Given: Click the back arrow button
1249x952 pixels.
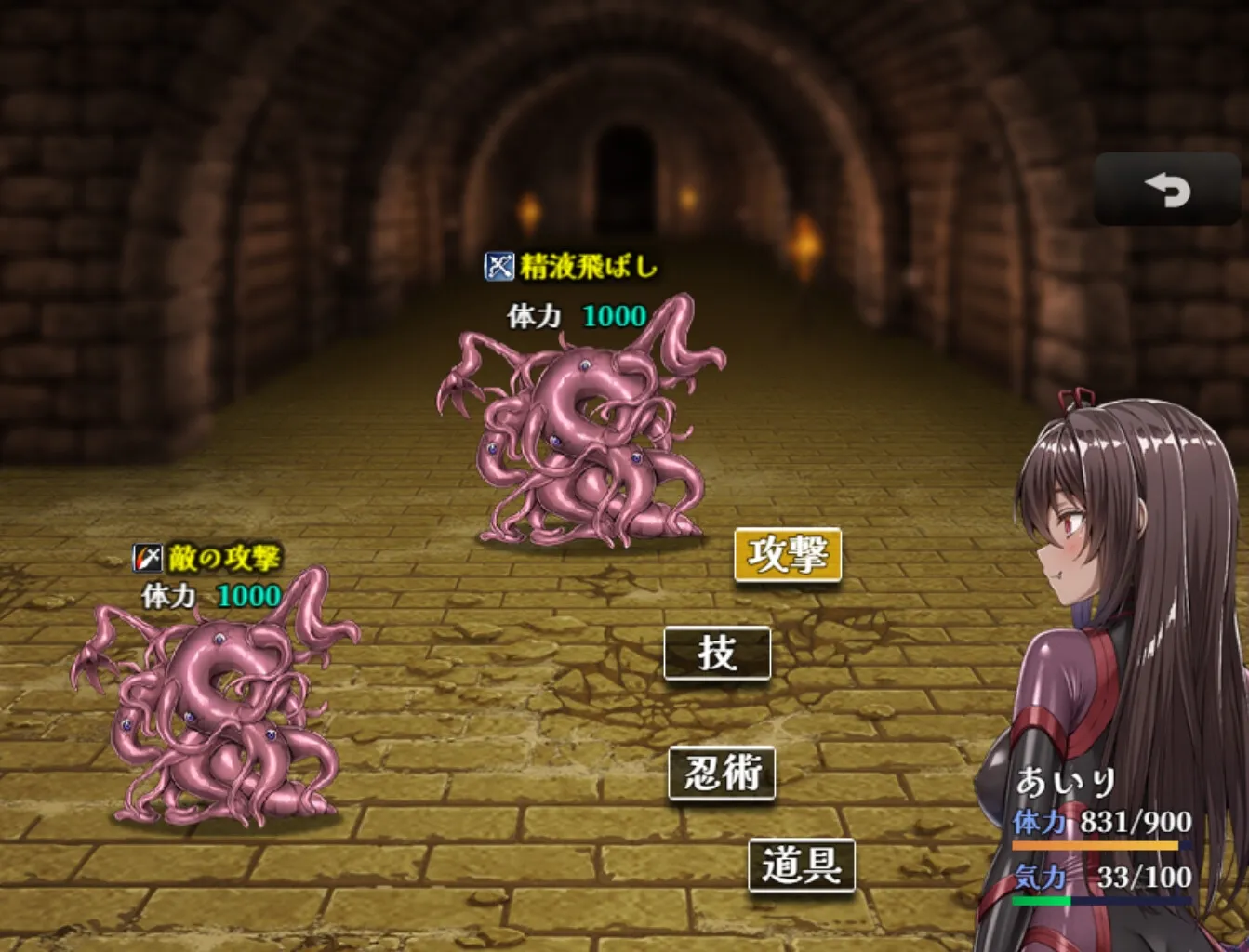Looking at the screenshot, I should pos(1166,190).
